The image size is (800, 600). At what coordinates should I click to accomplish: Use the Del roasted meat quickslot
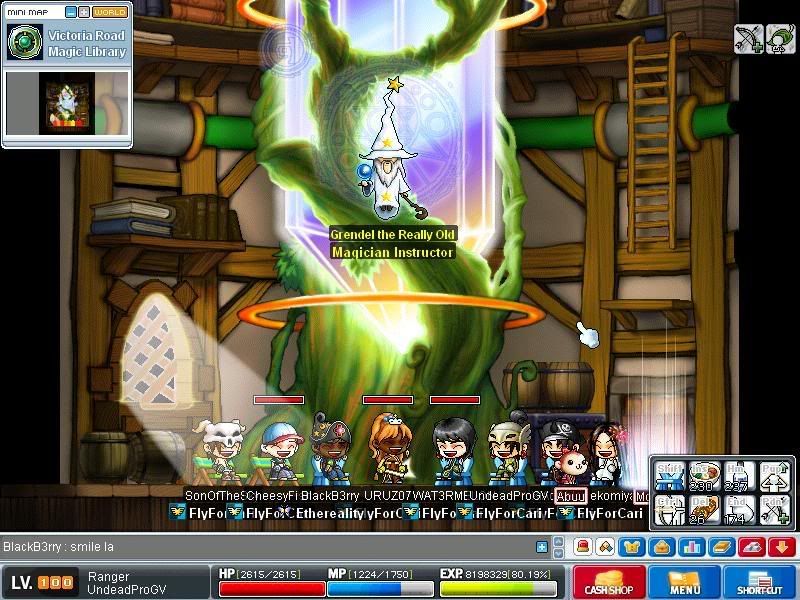tap(705, 510)
